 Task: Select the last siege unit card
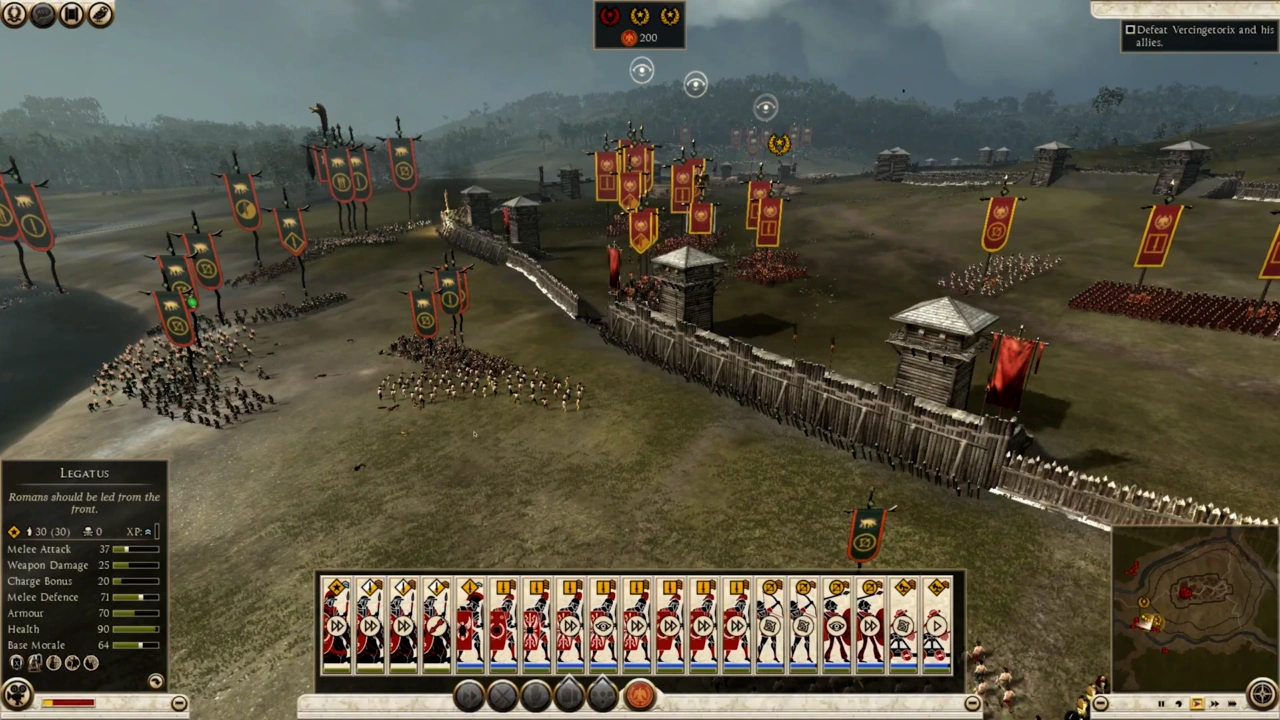936,624
